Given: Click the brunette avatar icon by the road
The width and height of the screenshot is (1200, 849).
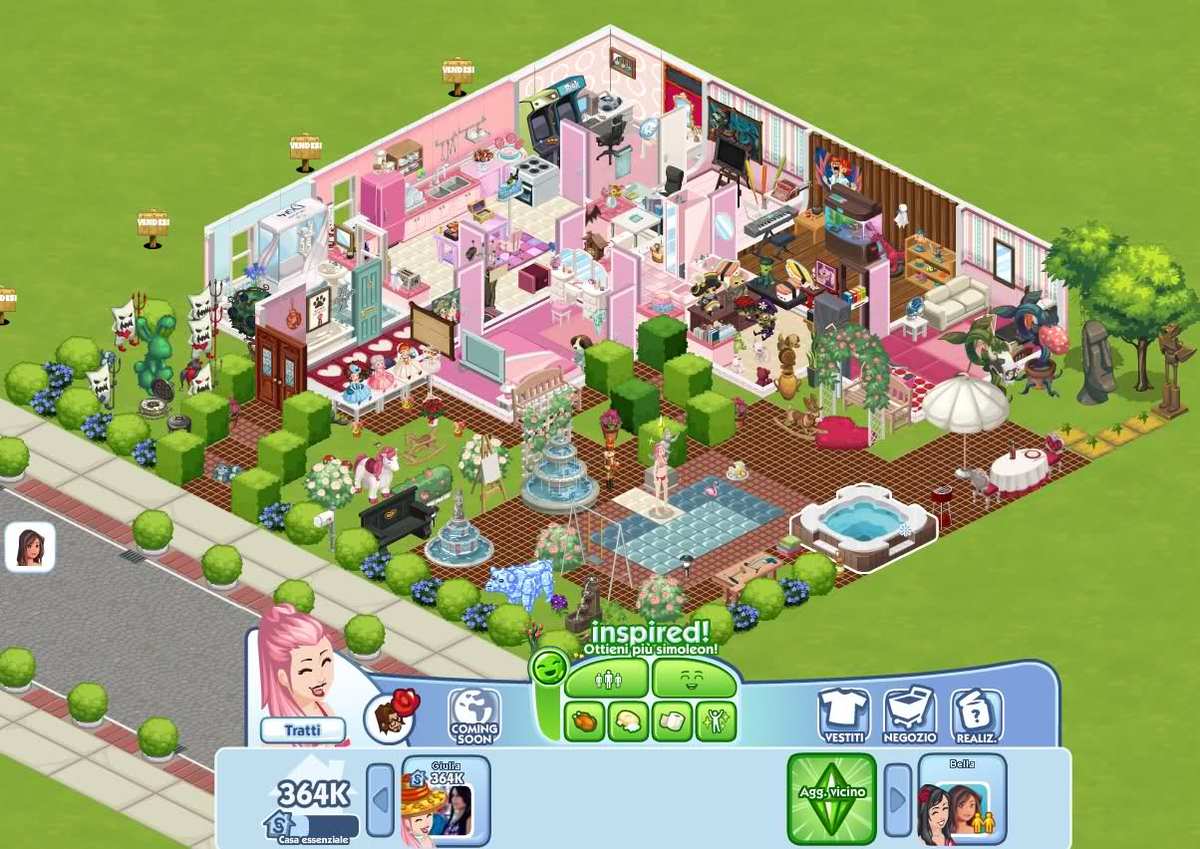Looking at the screenshot, I should (29, 548).
